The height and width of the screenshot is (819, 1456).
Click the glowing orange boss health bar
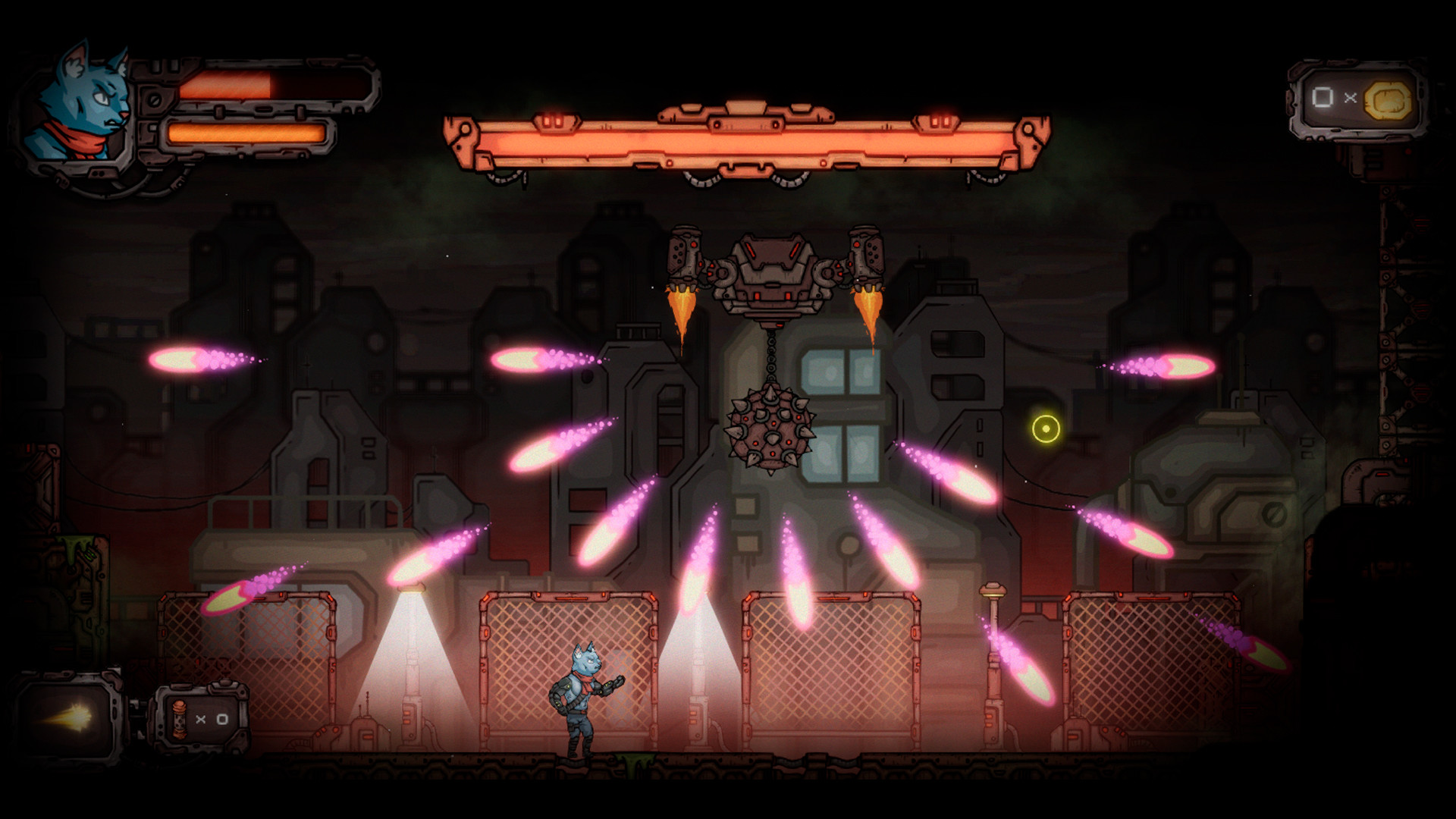pyautogui.click(x=747, y=140)
